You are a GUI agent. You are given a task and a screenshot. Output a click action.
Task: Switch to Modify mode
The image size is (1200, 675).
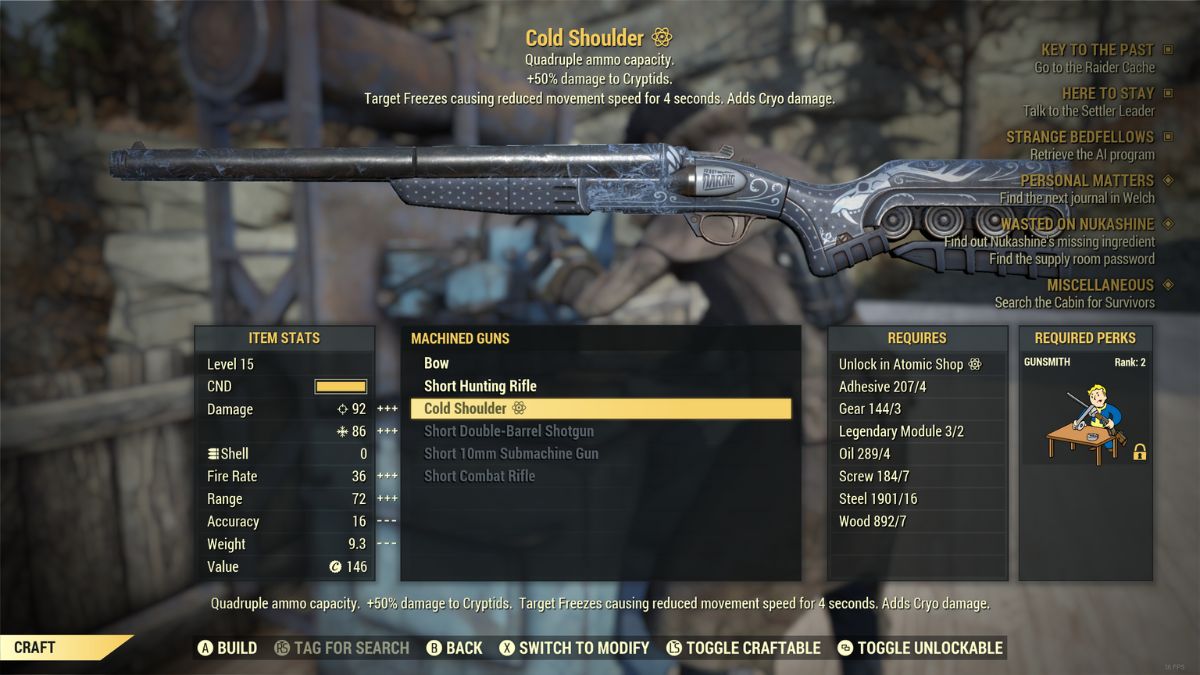pyautogui.click(x=574, y=648)
